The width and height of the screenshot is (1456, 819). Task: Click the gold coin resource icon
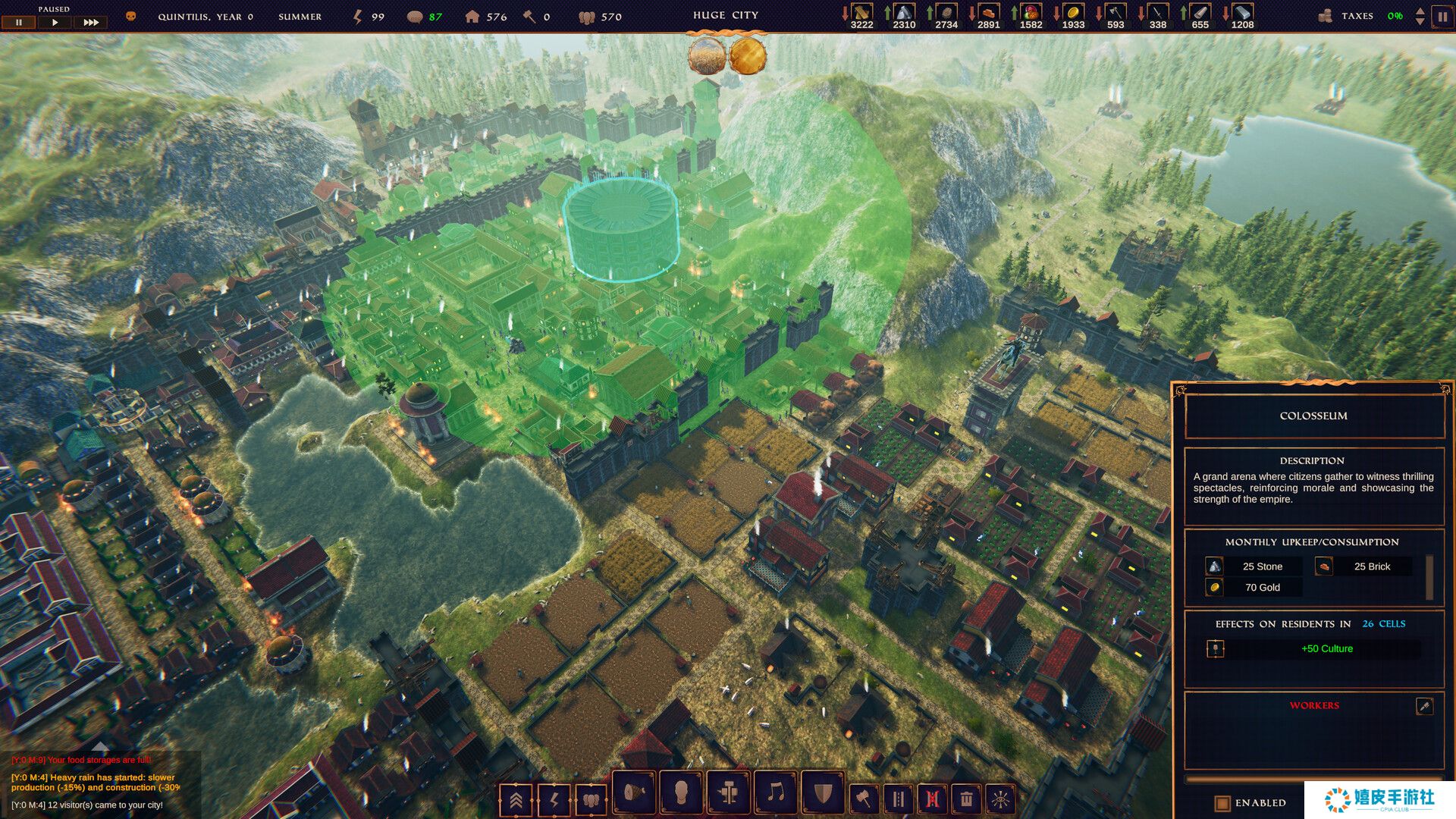tap(1073, 12)
